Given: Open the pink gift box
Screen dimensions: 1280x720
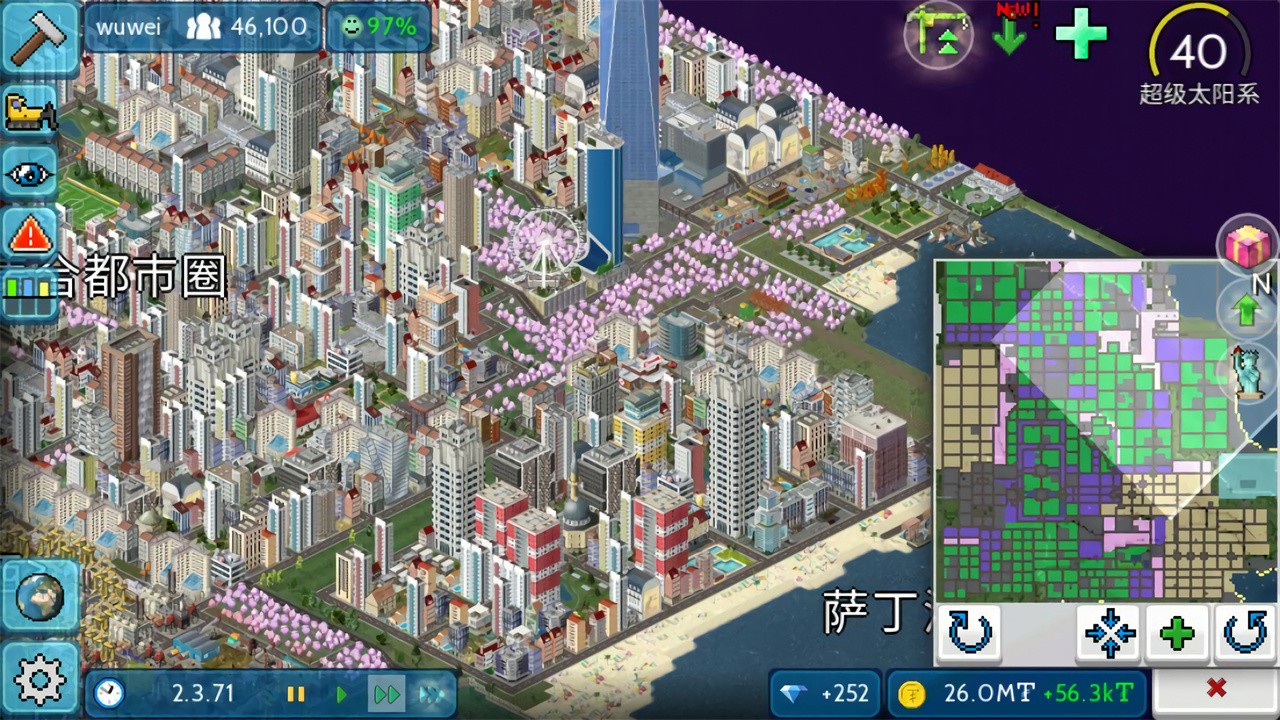Looking at the screenshot, I should pyautogui.click(x=1248, y=246).
